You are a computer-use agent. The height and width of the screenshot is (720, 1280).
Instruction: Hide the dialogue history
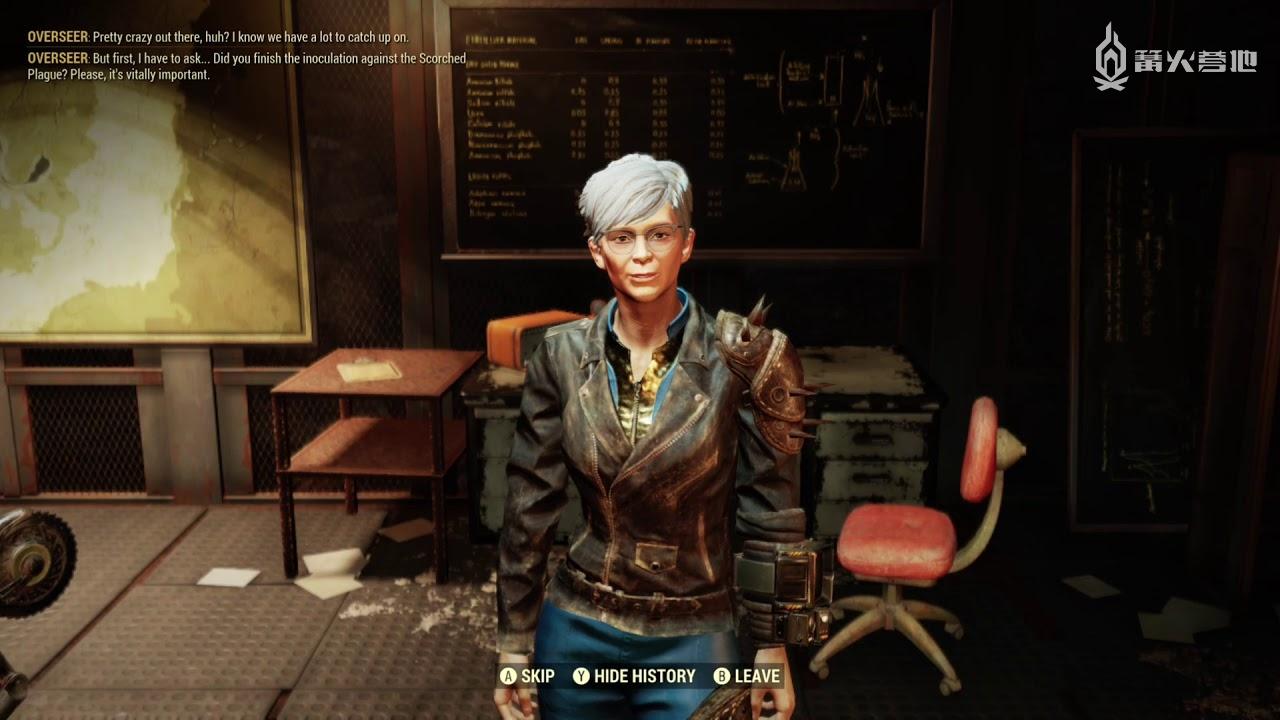click(634, 676)
